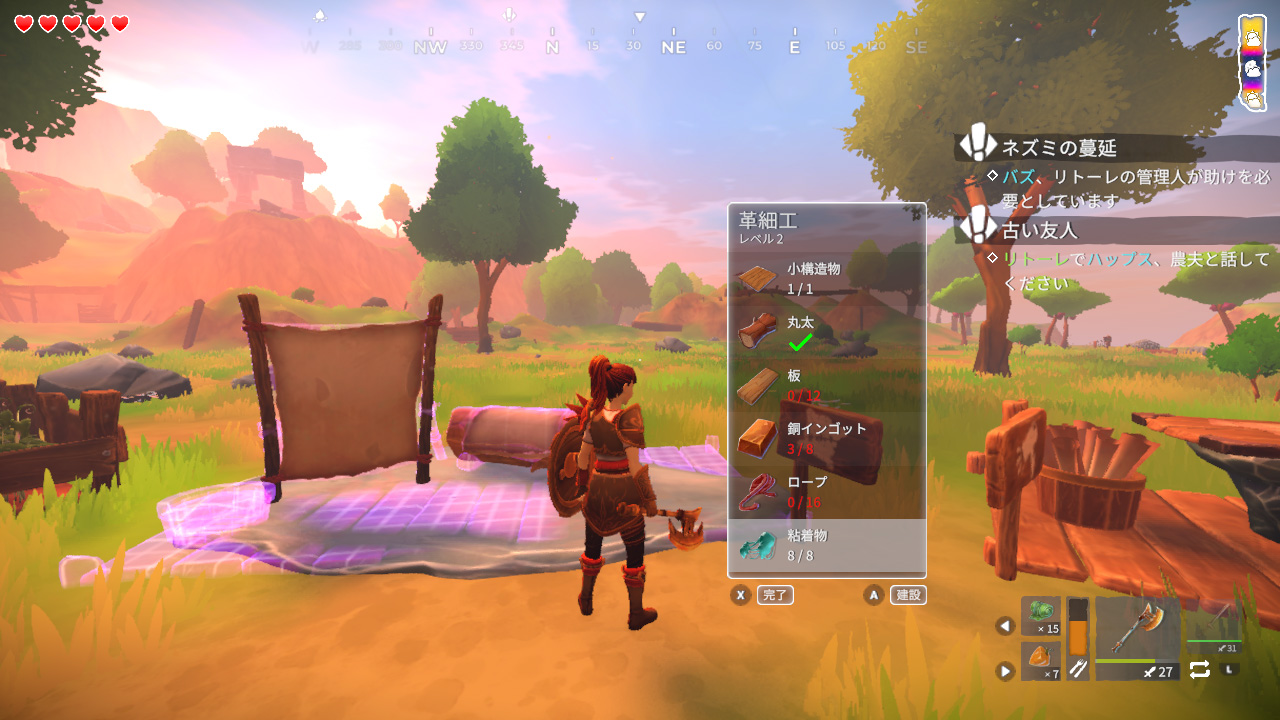Image resolution: width=1280 pixels, height=720 pixels.
Task: Click the compass bar at the top
Action: coord(614,45)
